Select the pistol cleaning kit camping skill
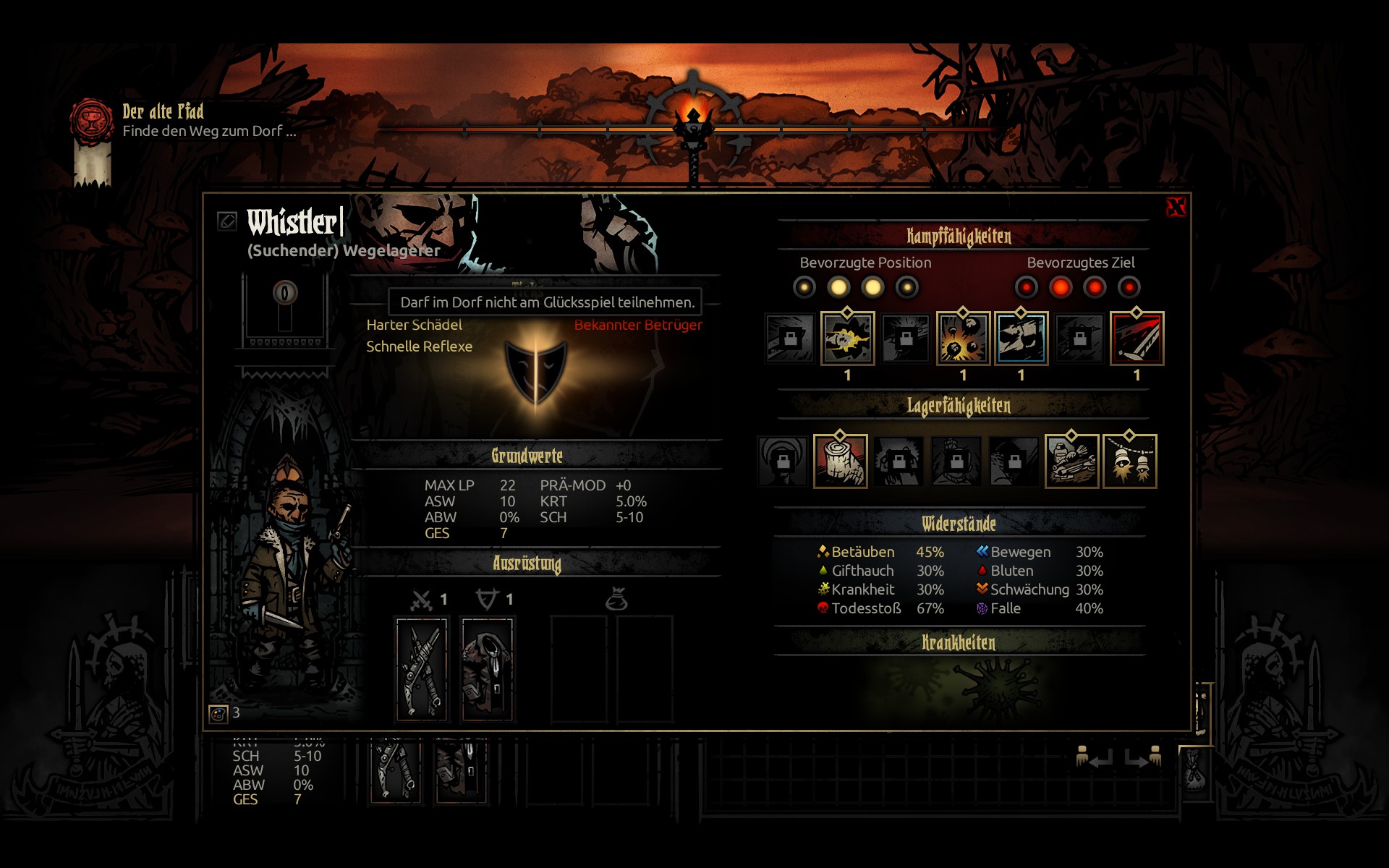This screenshot has width=1389, height=868. click(x=1071, y=461)
